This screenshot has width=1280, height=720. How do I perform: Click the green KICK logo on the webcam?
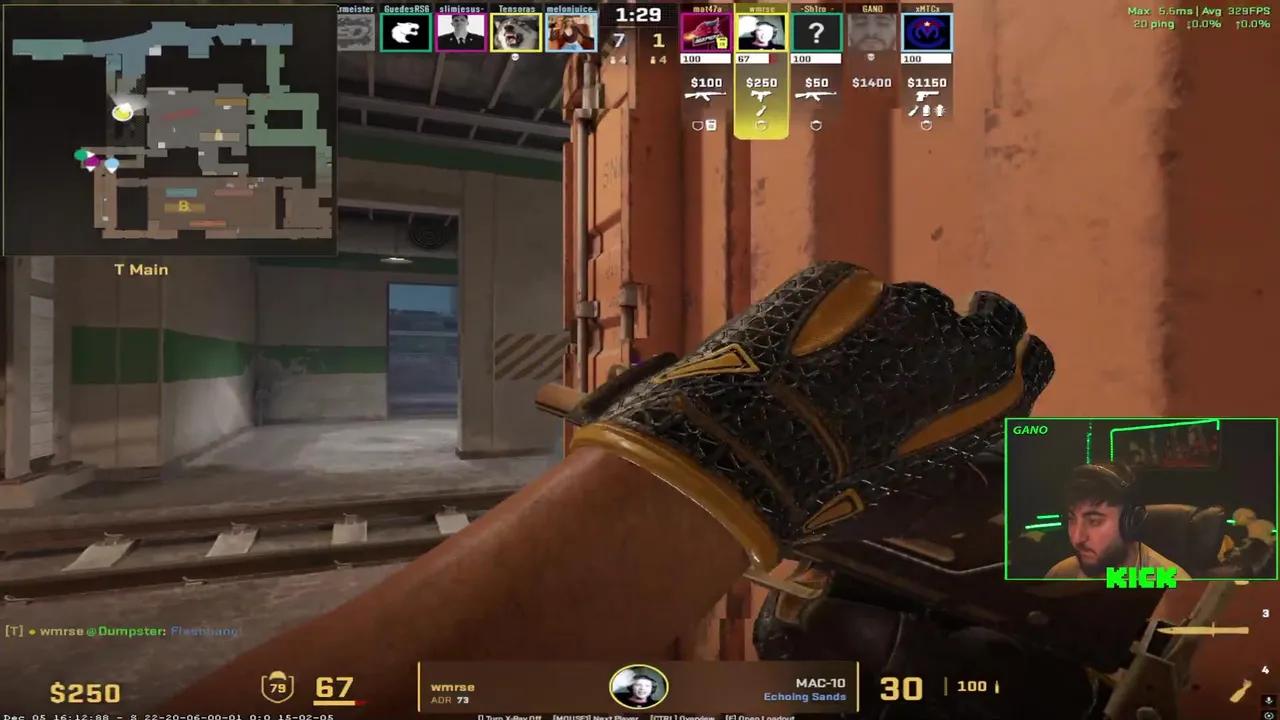(x=1144, y=578)
